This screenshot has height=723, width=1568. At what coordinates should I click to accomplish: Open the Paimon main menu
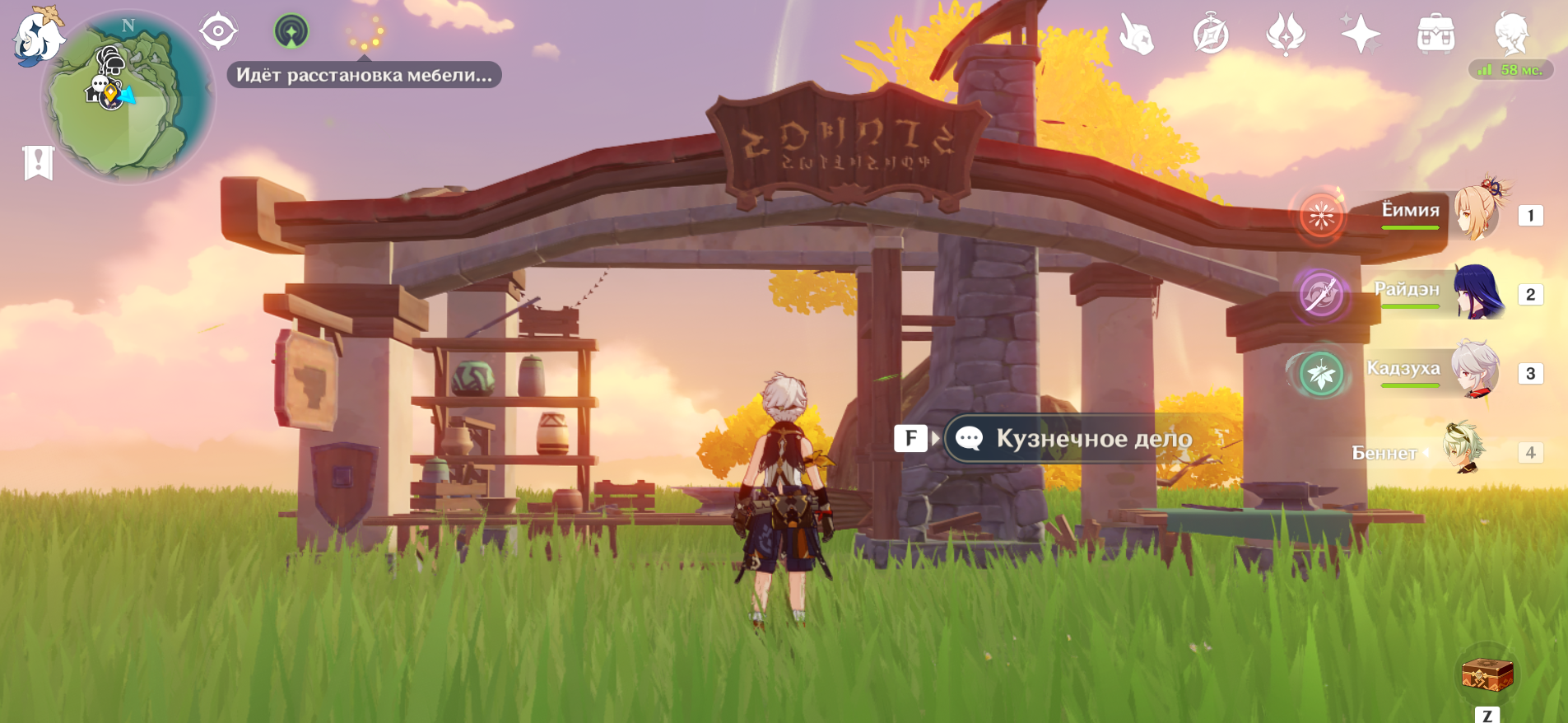37,35
